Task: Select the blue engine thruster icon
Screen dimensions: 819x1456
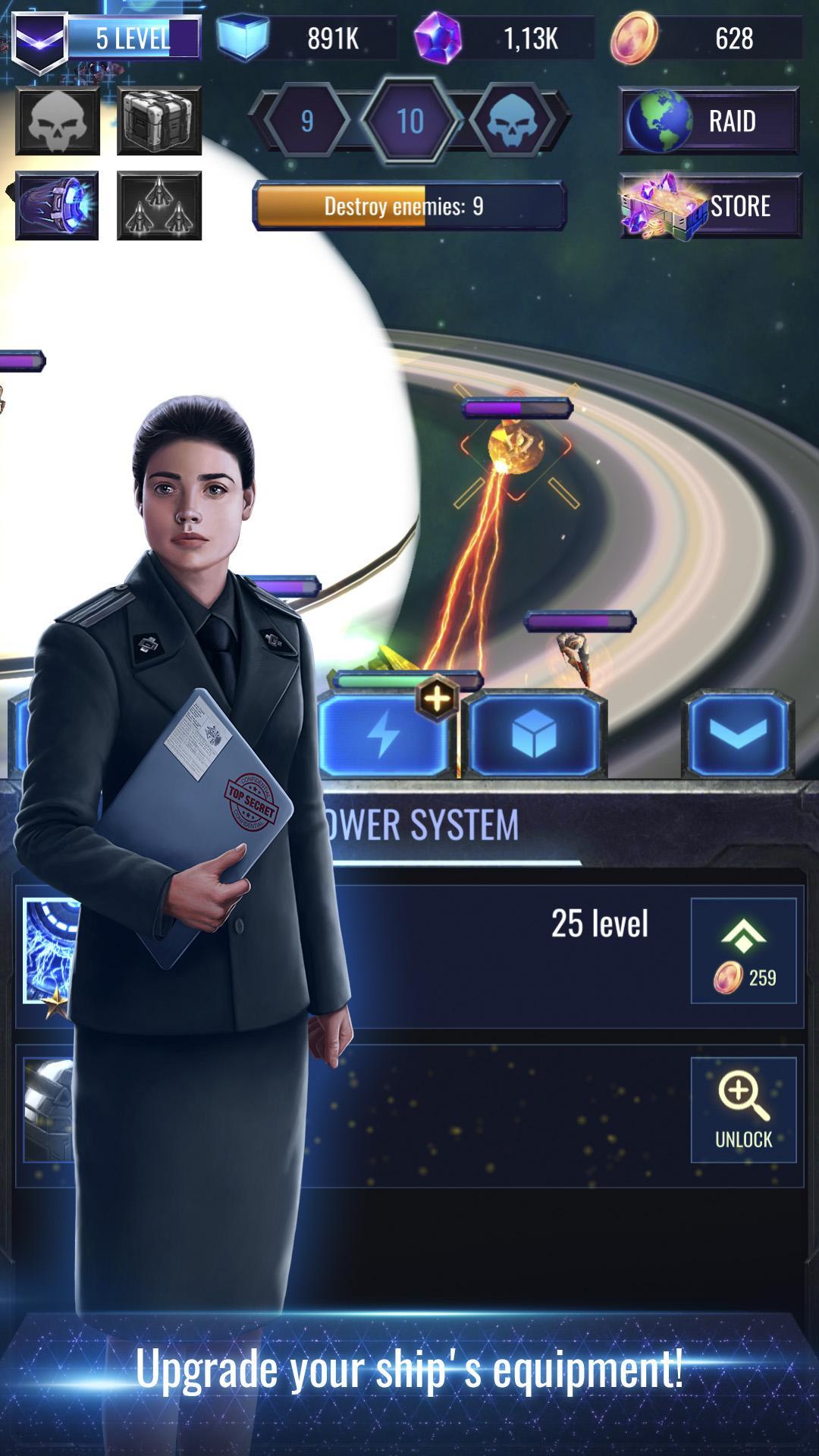Action: pyautogui.click(x=58, y=206)
